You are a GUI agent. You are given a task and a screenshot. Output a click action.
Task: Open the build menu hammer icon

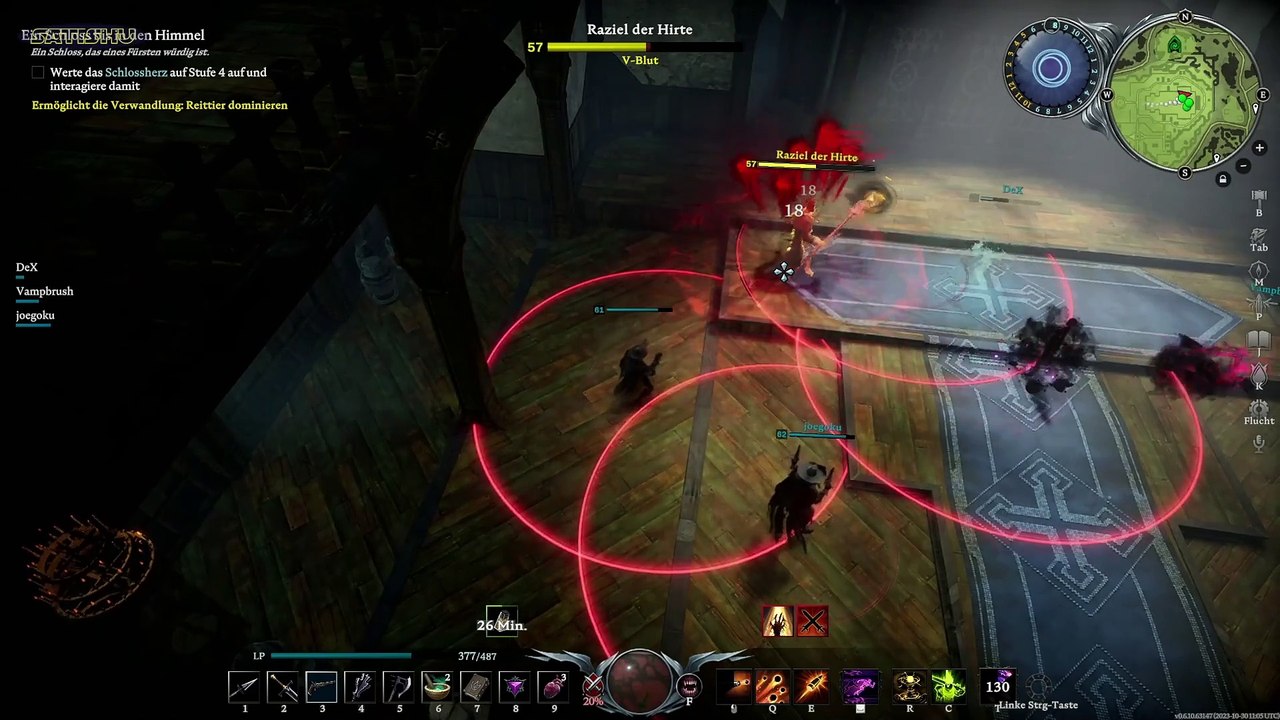tap(1259, 196)
